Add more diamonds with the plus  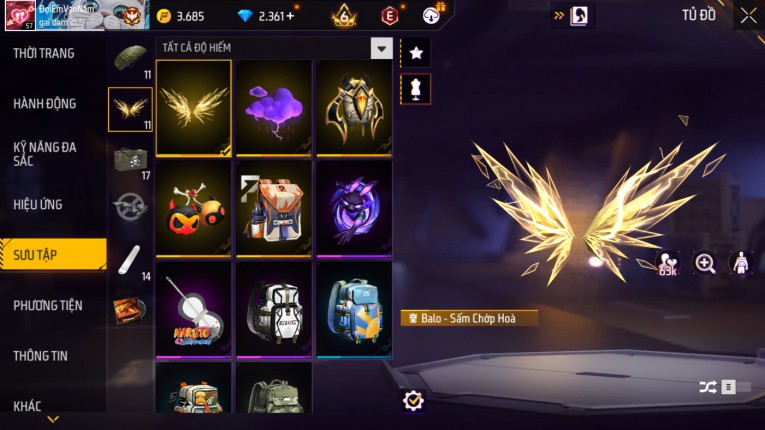click(x=290, y=16)
